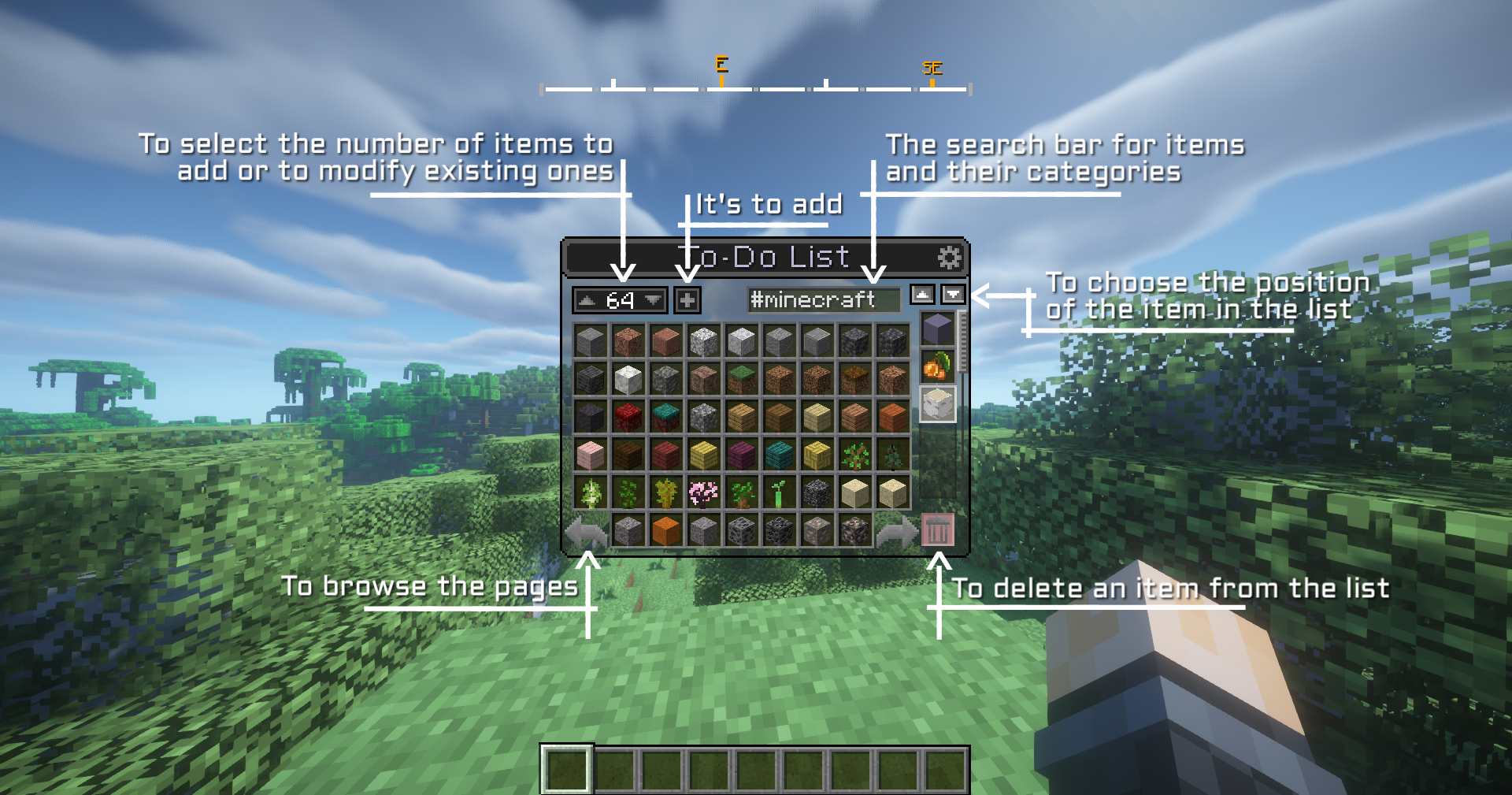Click the plus button to add an item
This screenshot has width=1512, height=795.
[x=687, y=299]
